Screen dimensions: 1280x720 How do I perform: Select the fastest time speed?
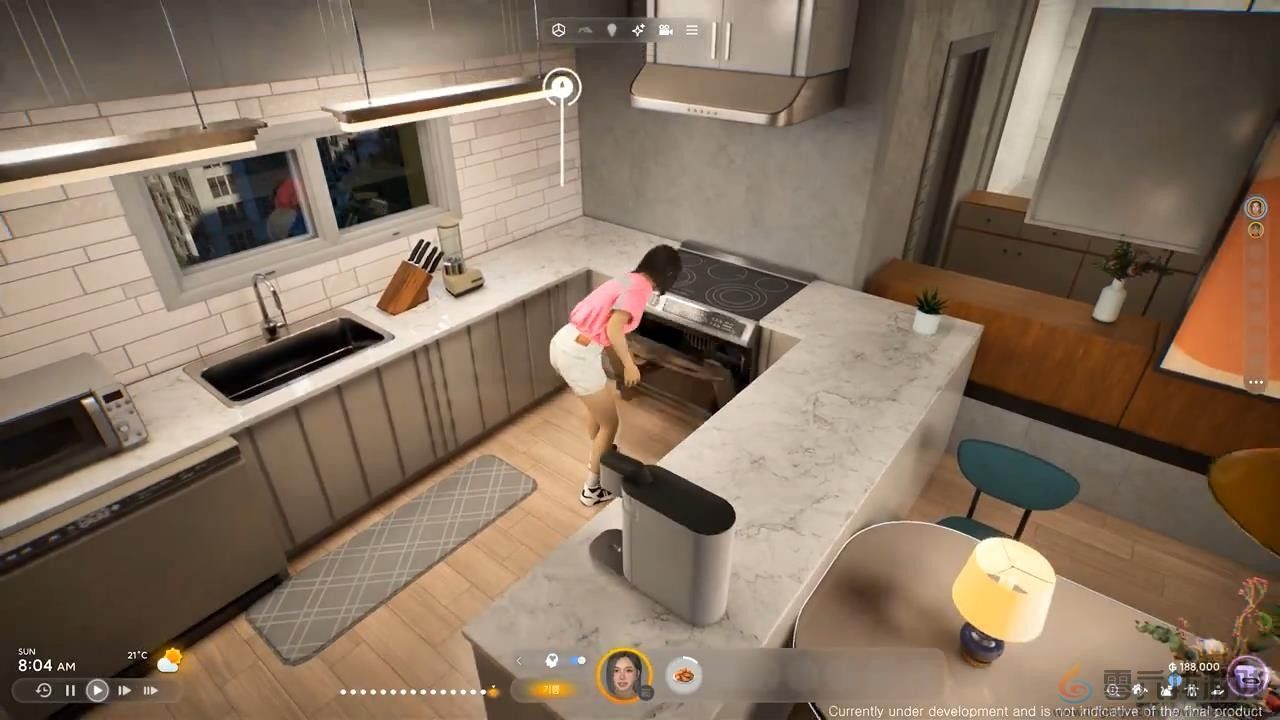150,690
